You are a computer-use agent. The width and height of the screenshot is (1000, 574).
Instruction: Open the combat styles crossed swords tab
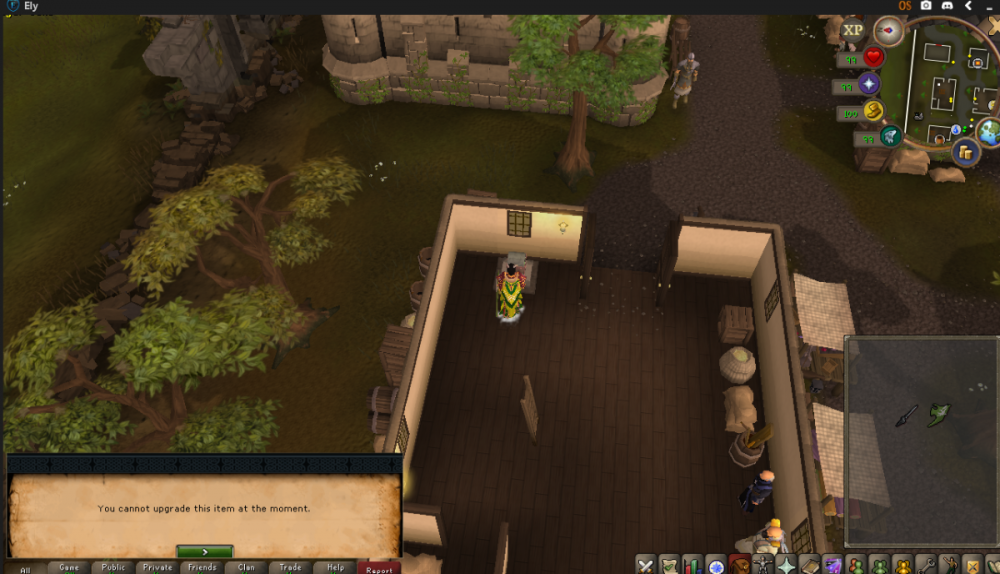click(x=646, y=566)
